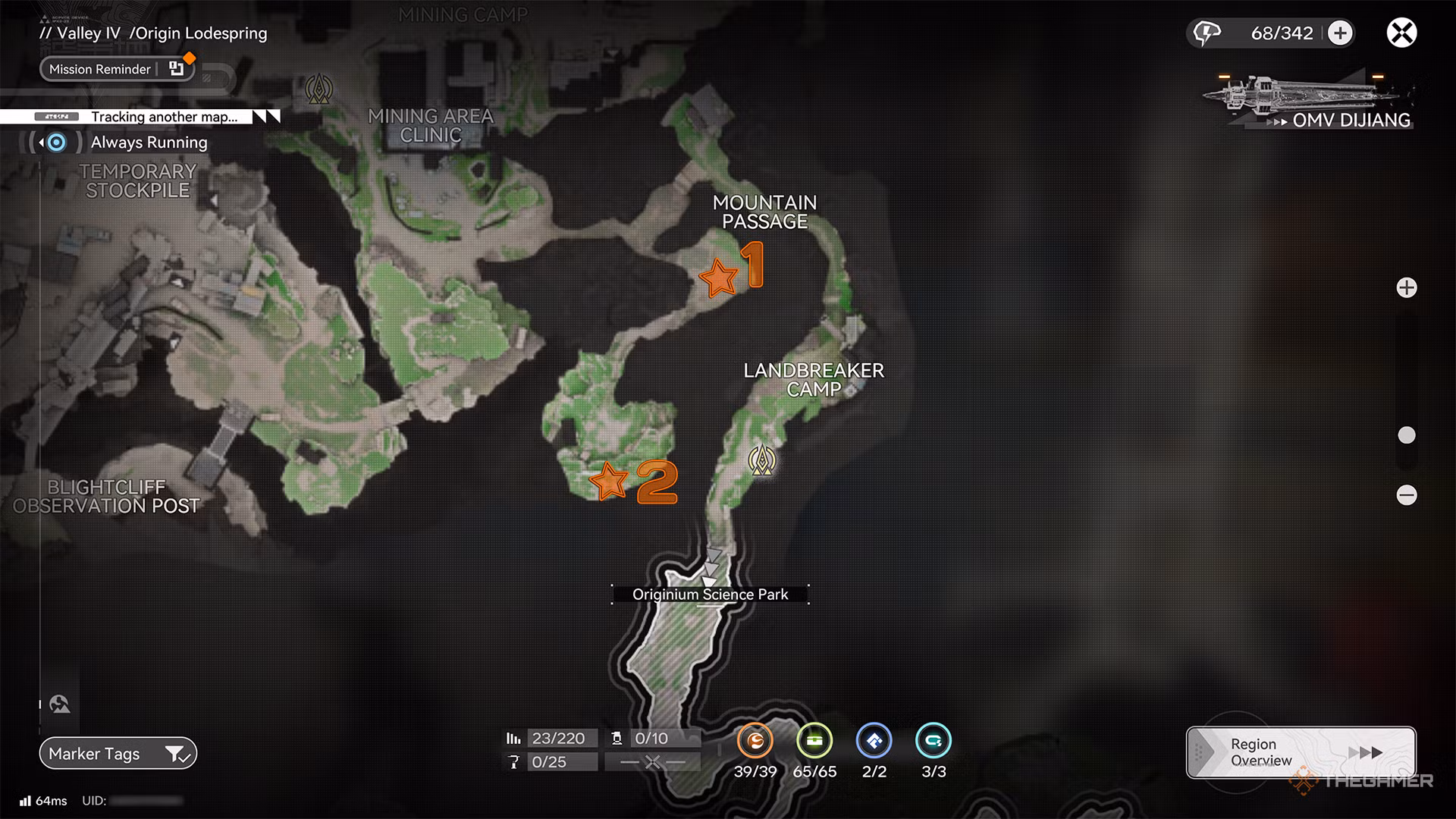Select the orange Originium collectible map filter icon
The width and height of the screenshot is (1456, 819).
point(754,742)
